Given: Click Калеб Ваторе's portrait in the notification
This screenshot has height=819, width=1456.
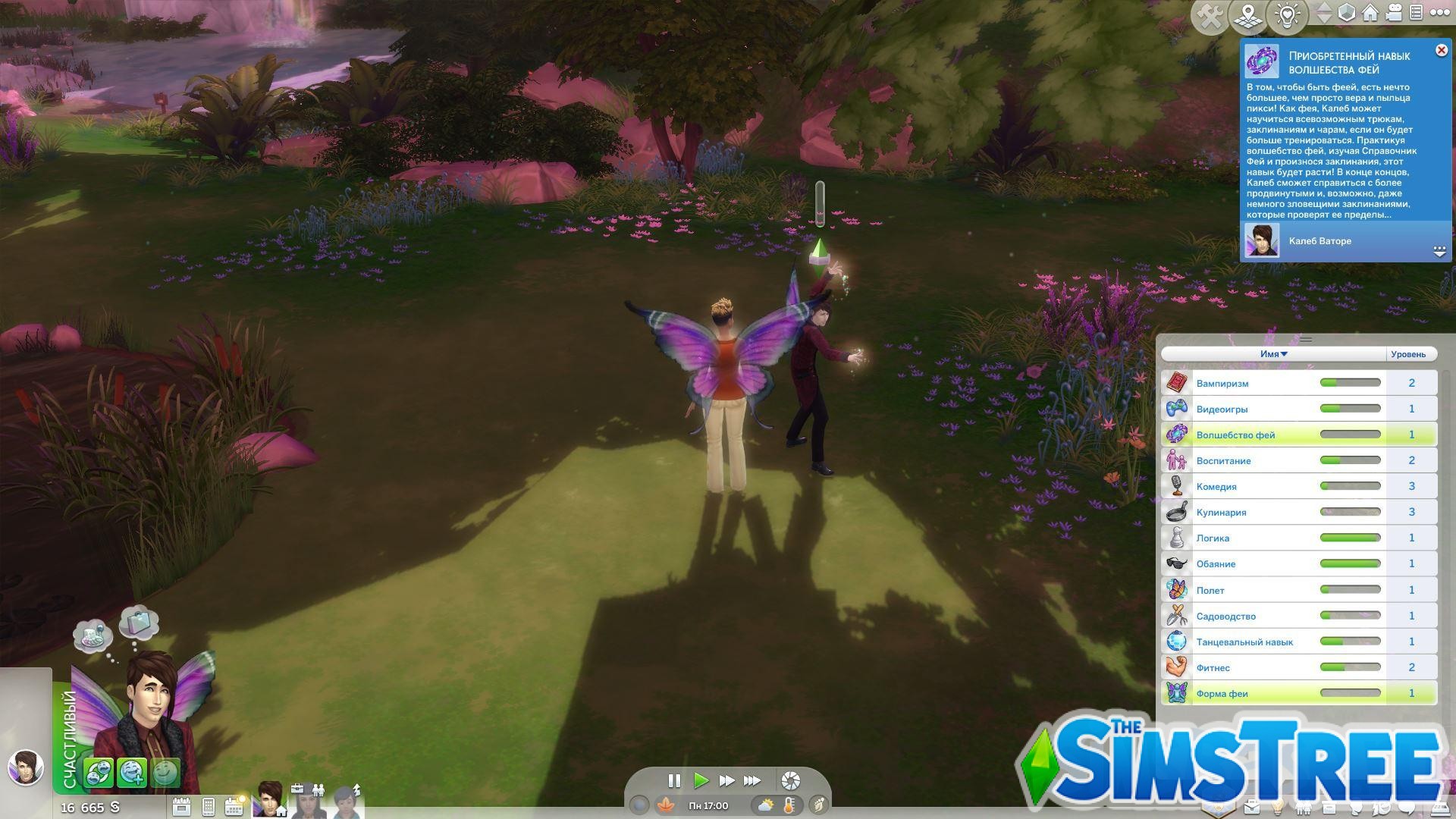Looking at the screenshot, I should pos(1263,241).
